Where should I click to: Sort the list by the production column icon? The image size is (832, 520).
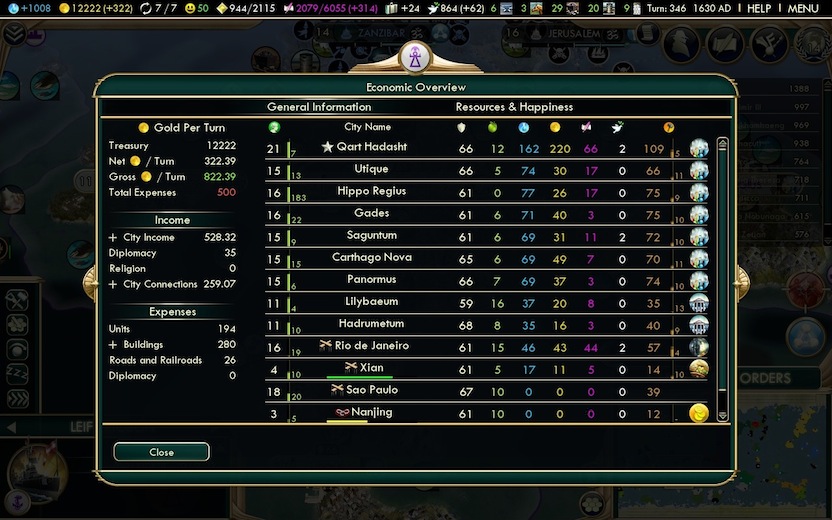[x=669, y=128]
